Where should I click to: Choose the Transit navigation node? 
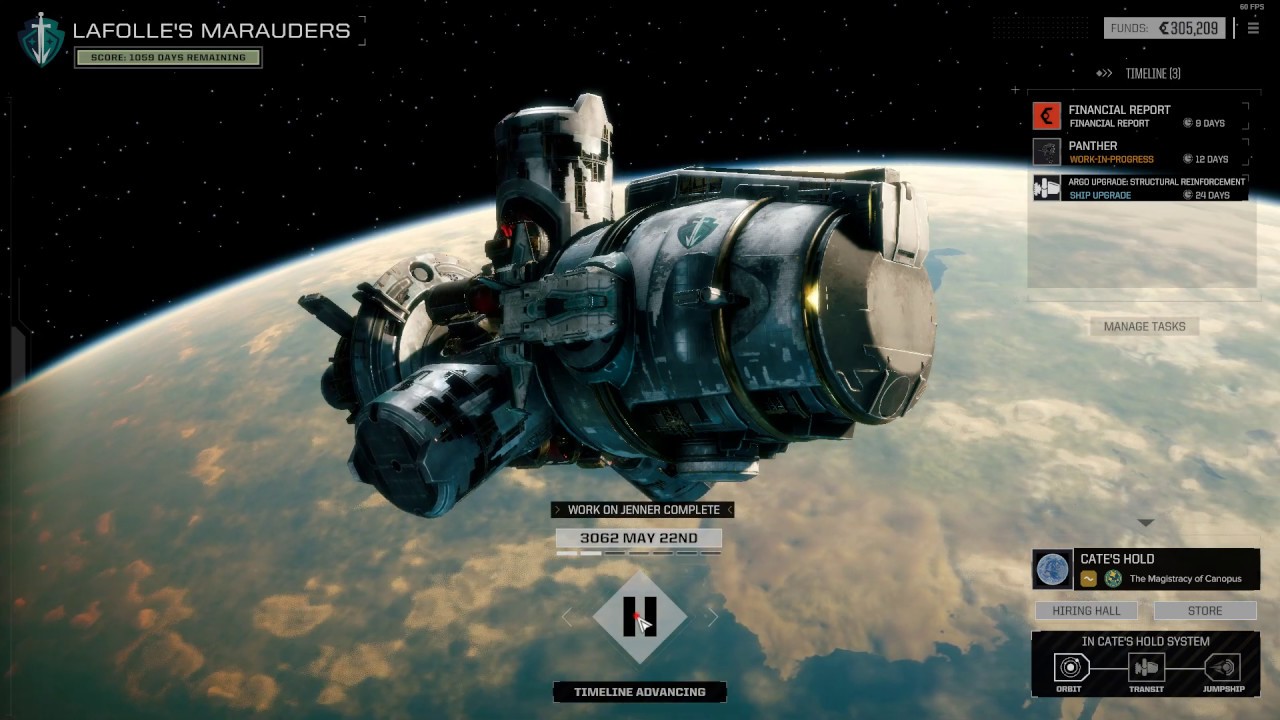click(1146, 668)
